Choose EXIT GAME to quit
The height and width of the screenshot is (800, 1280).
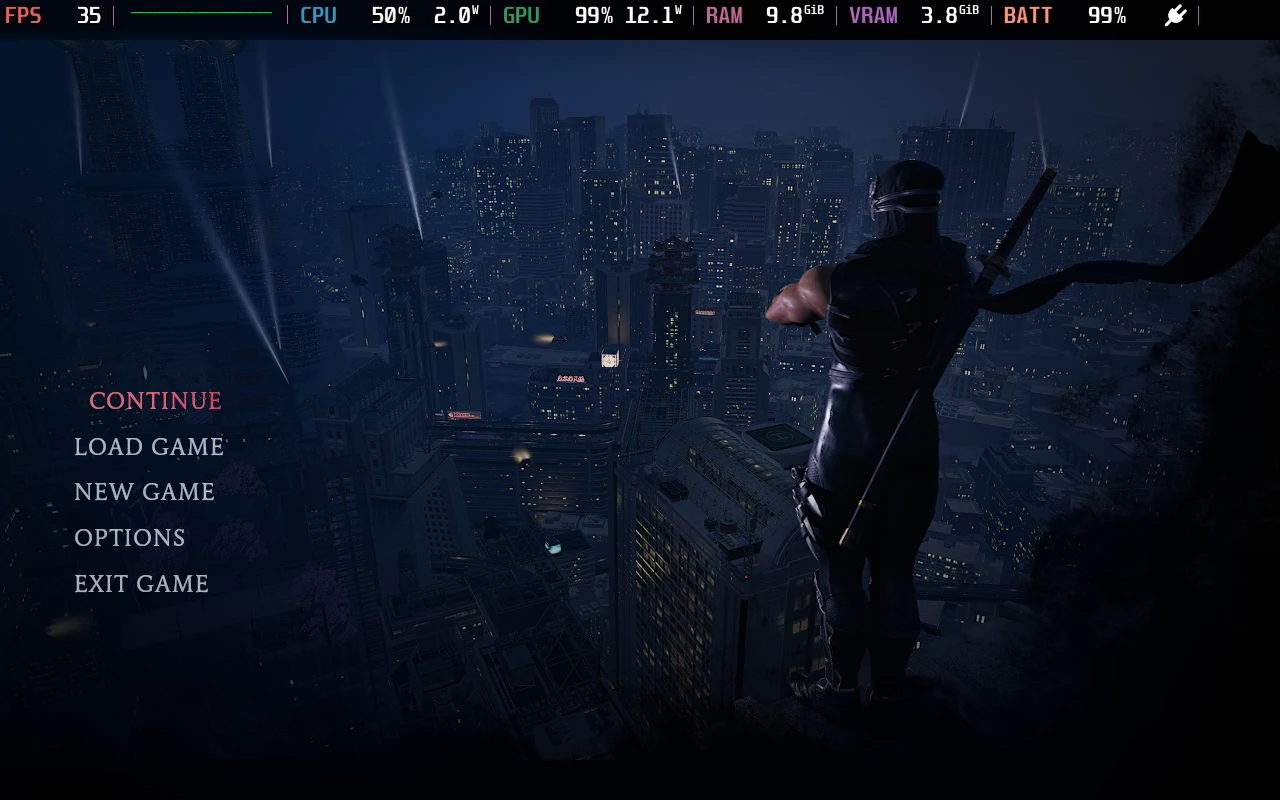(x=141, y=584)
